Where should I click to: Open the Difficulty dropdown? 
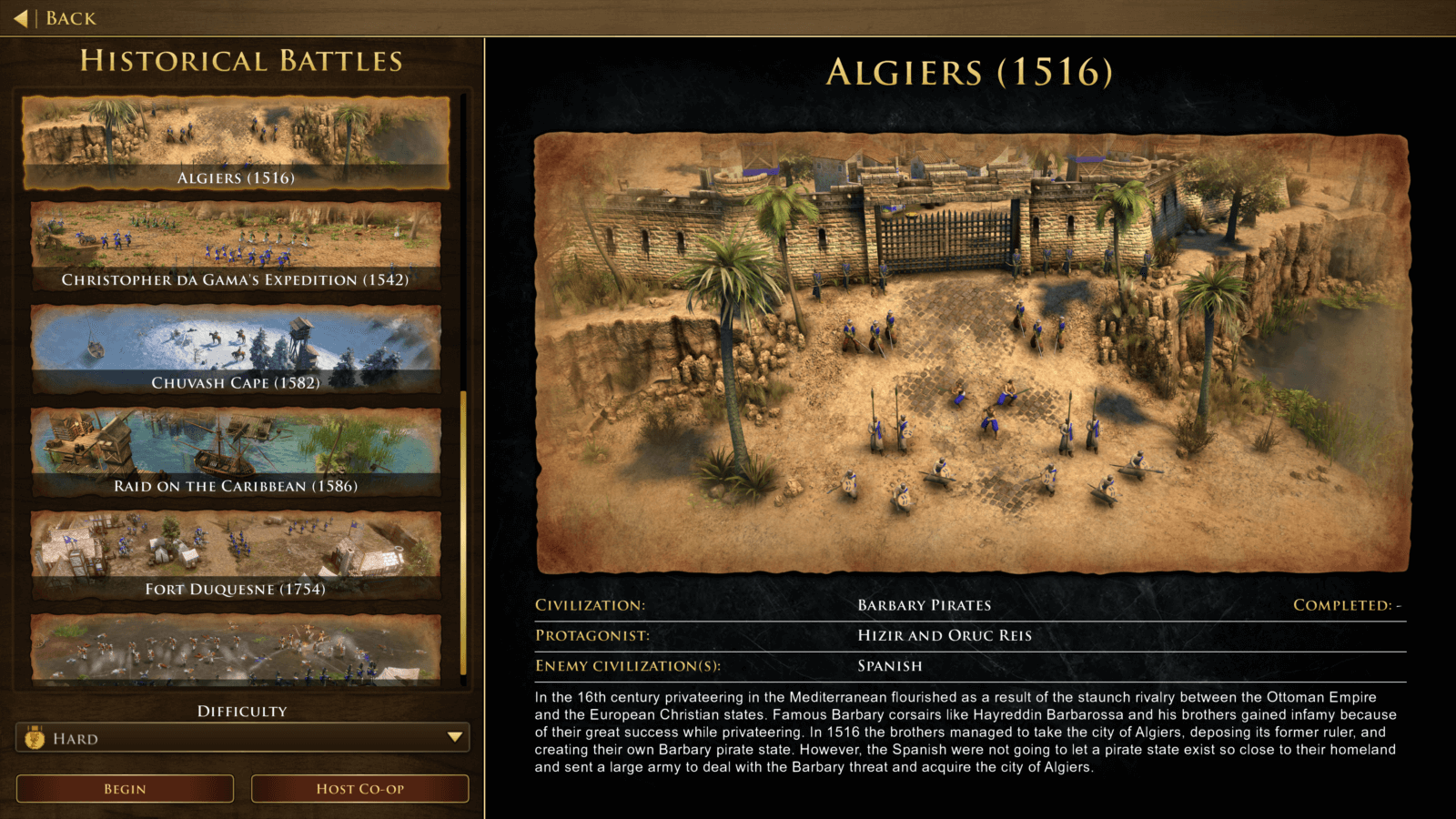pos(241,738)
